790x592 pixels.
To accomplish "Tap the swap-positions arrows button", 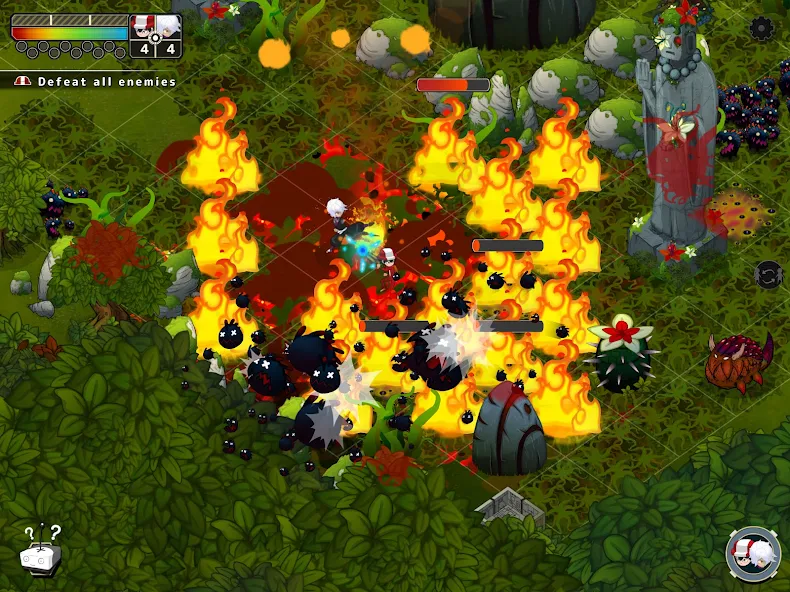I will 768,273.
